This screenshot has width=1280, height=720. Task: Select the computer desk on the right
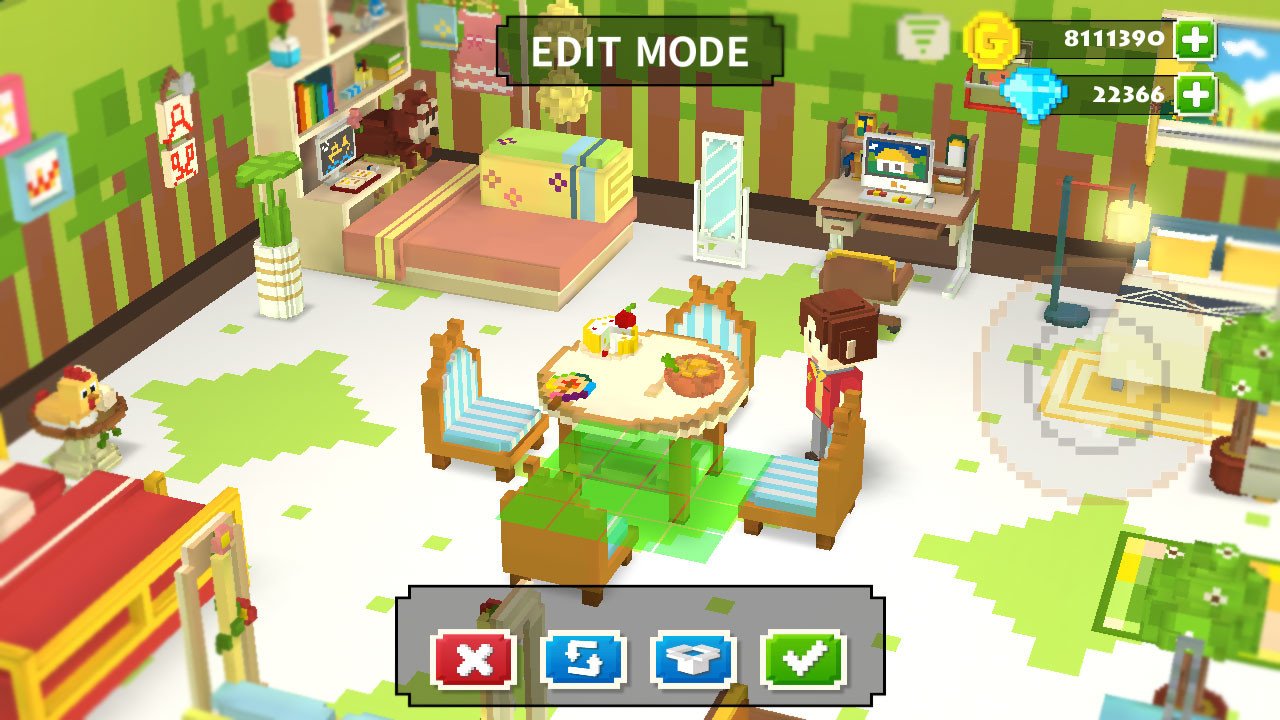895,200
